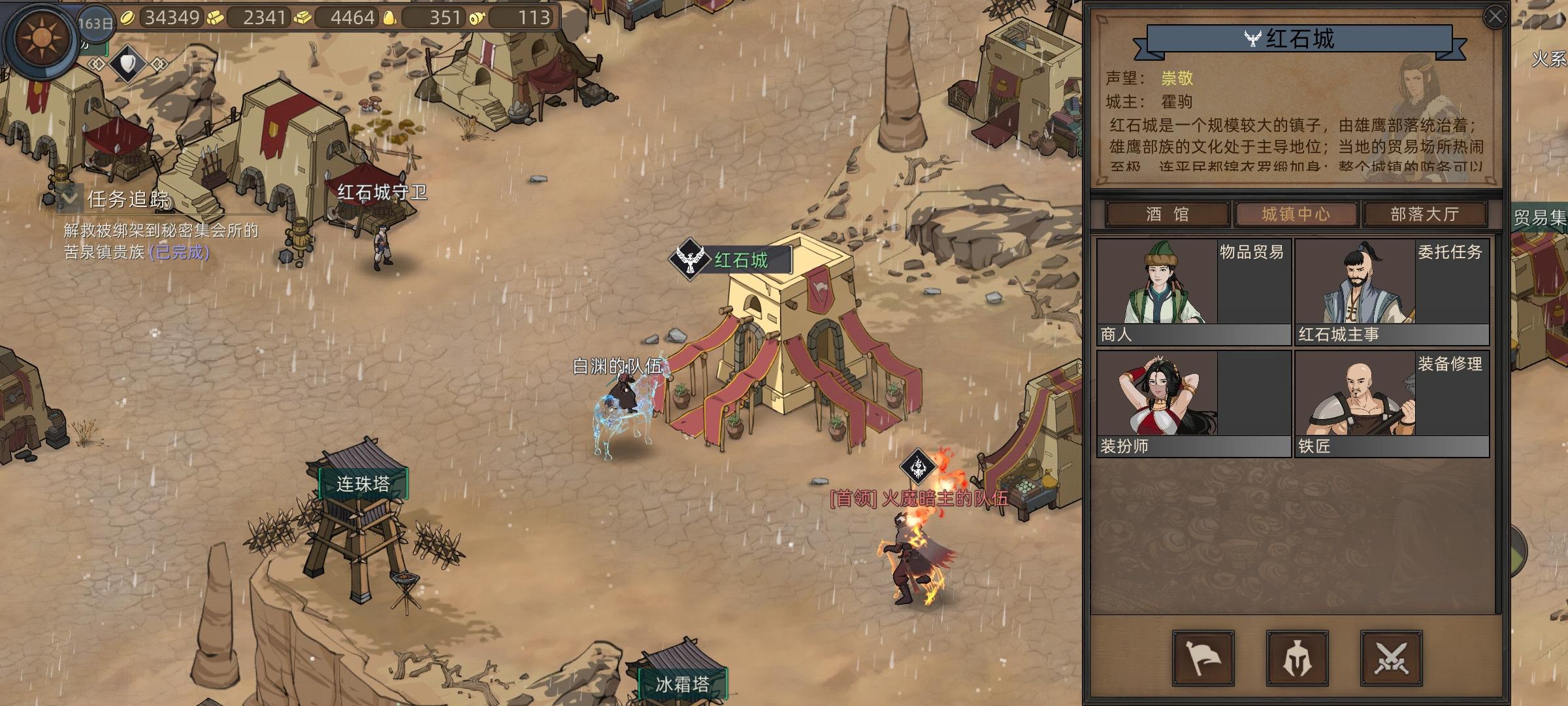Image resolution: width=1568 pixels, height=706 pixels.
Task: Trade items with the 商人
Action: 1193,292
